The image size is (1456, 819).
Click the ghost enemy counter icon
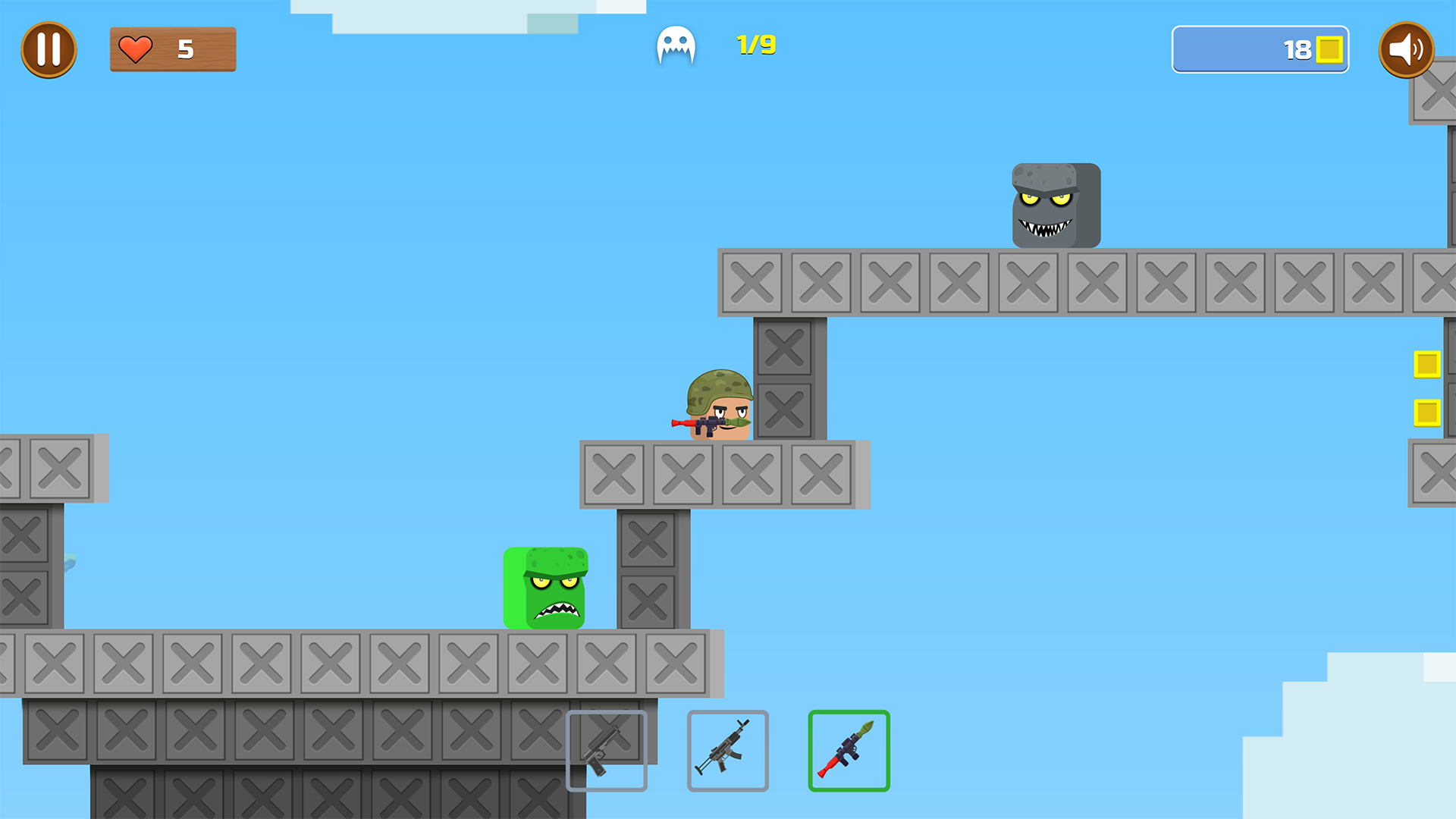[x=676, y=45]
